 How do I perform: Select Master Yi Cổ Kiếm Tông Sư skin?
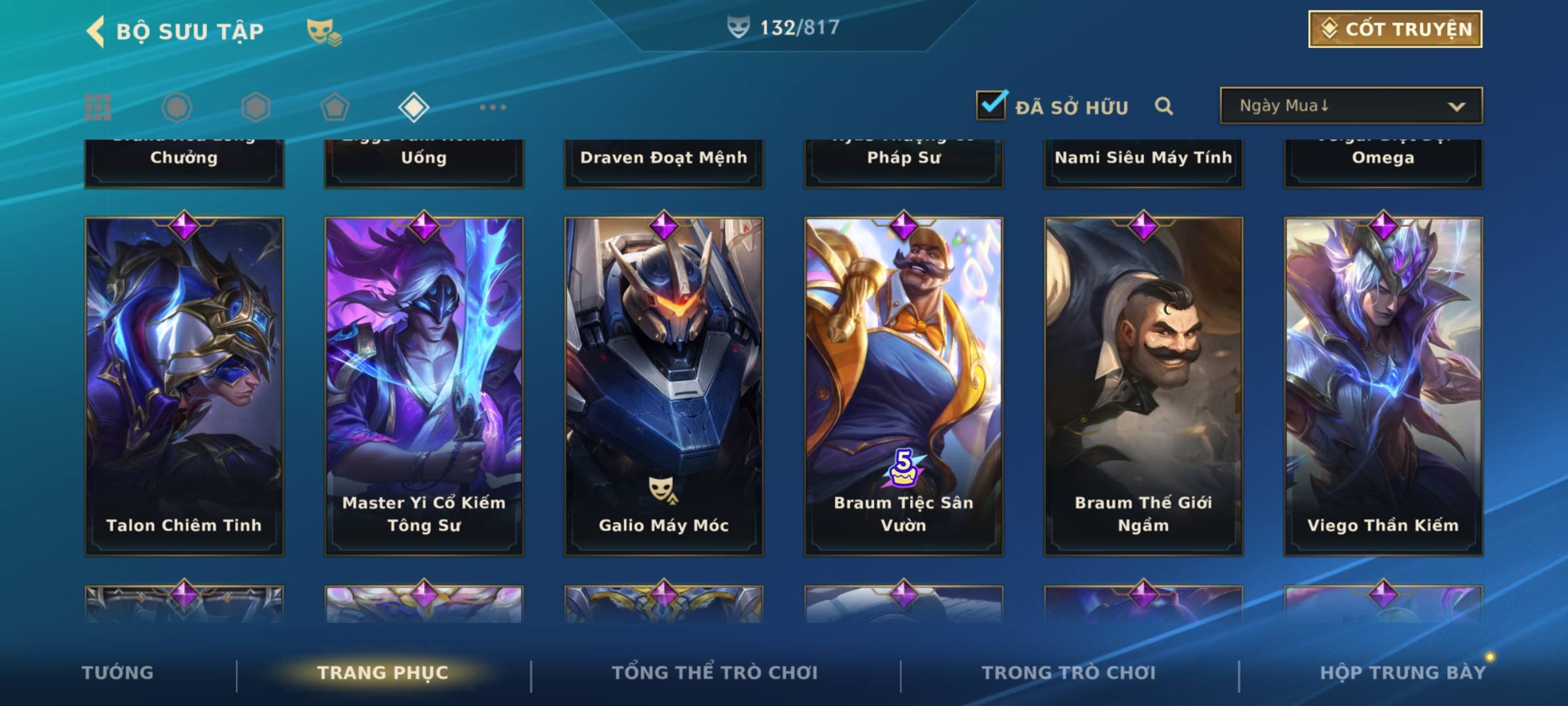[x=424, y=386]
